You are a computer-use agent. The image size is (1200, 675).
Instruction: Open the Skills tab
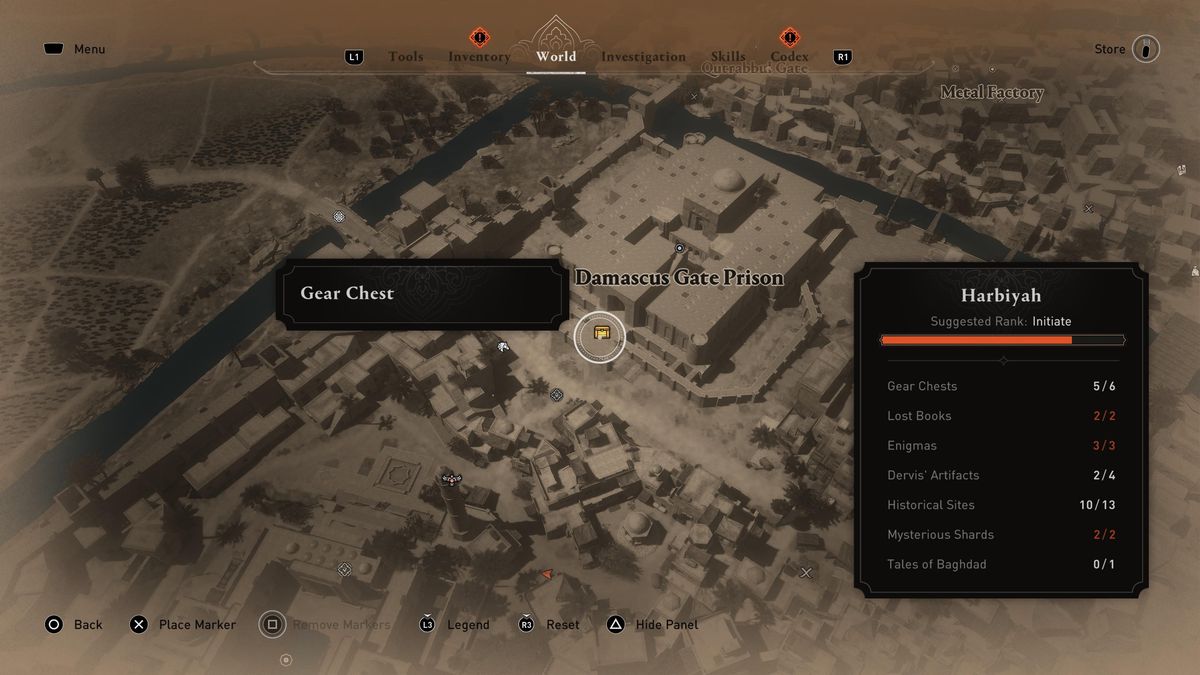click(x=728, y=57)
